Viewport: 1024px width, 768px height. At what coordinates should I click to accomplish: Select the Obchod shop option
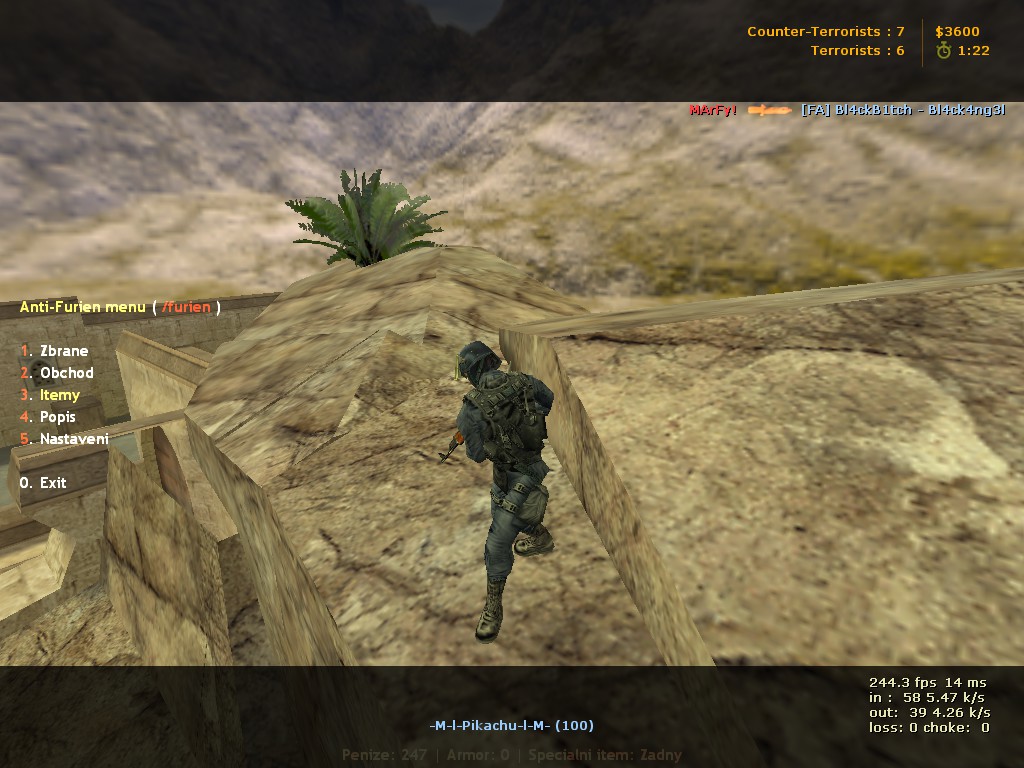[66, 373]
